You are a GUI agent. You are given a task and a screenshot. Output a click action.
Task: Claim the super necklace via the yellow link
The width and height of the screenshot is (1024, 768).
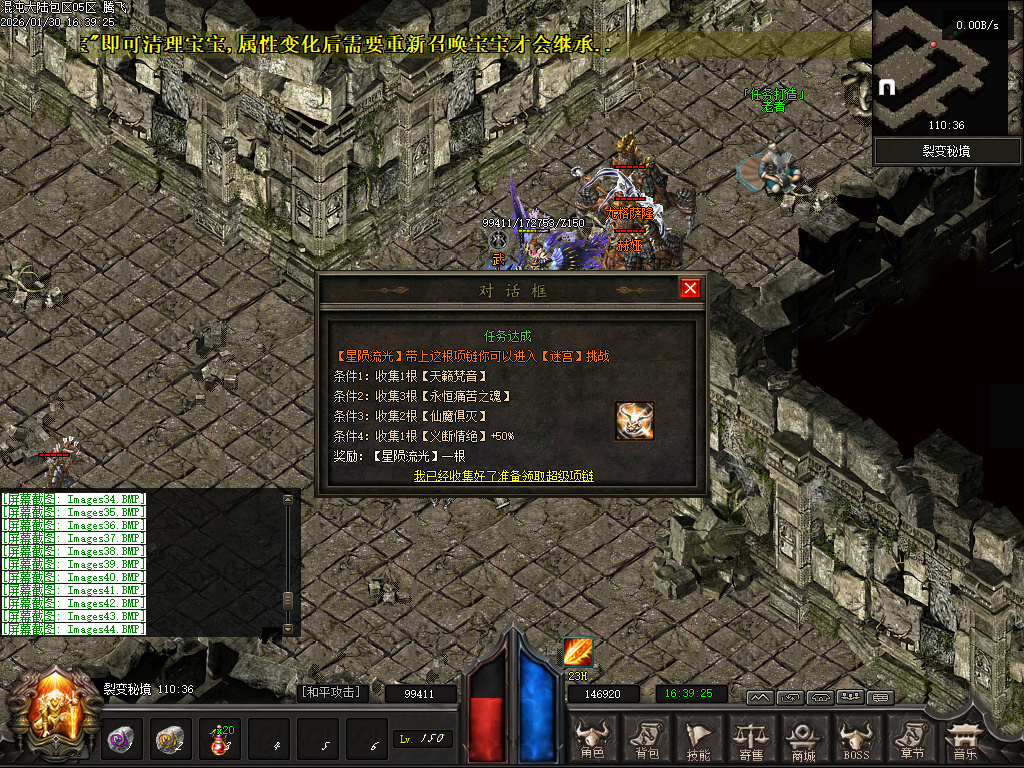(504, 476)
